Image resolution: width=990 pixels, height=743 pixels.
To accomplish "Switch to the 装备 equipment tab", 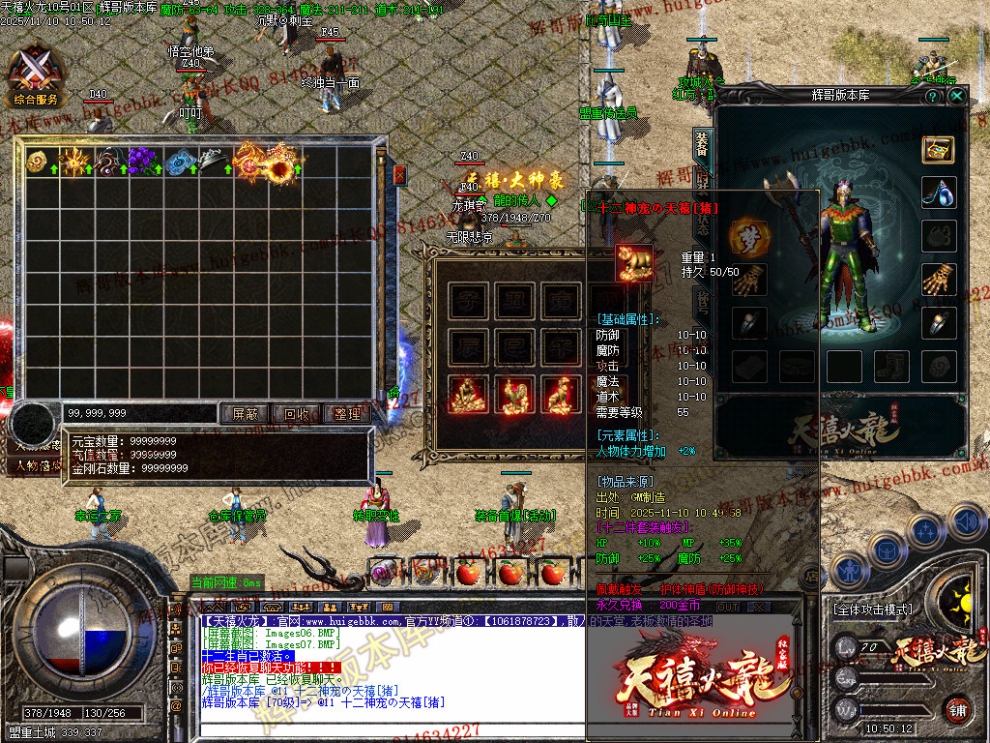I will (702, 146).
